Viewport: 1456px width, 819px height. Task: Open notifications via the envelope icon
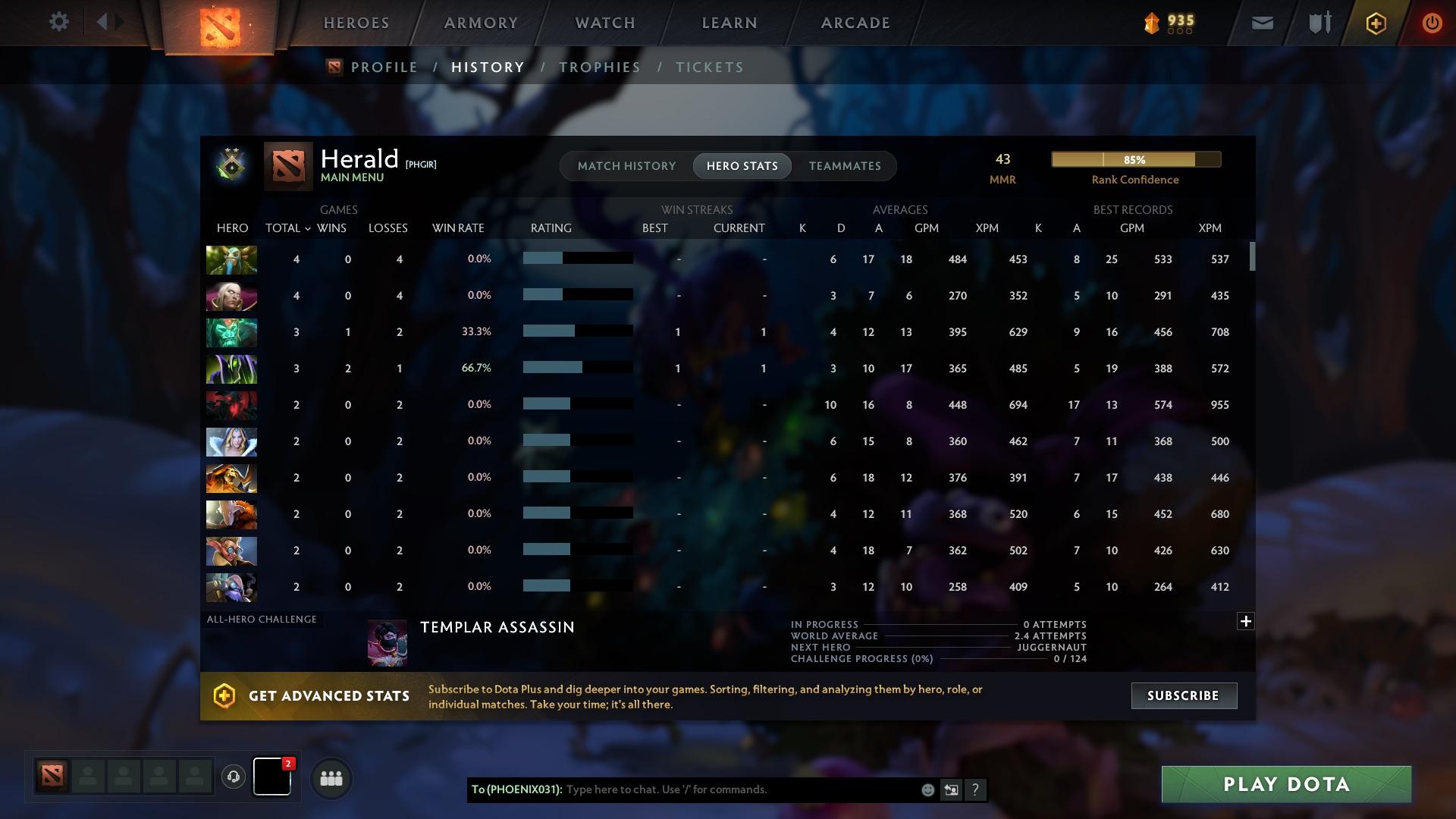tap(1262, 22)
